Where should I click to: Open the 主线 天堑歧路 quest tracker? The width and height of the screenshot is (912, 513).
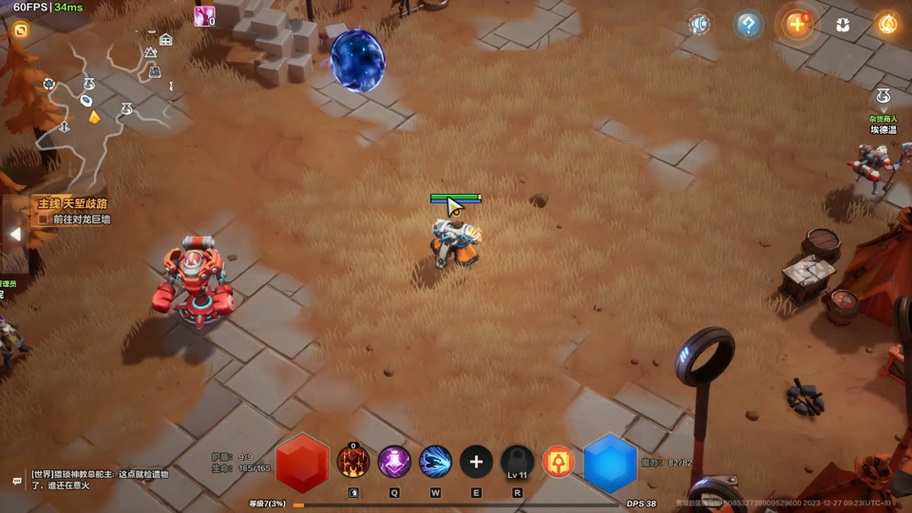tap(73, 204)
